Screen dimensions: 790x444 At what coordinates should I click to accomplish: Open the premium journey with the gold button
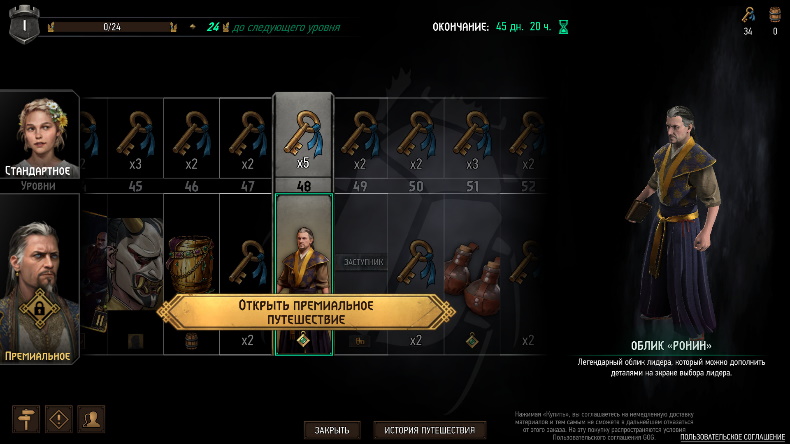(x=306, y=311)
